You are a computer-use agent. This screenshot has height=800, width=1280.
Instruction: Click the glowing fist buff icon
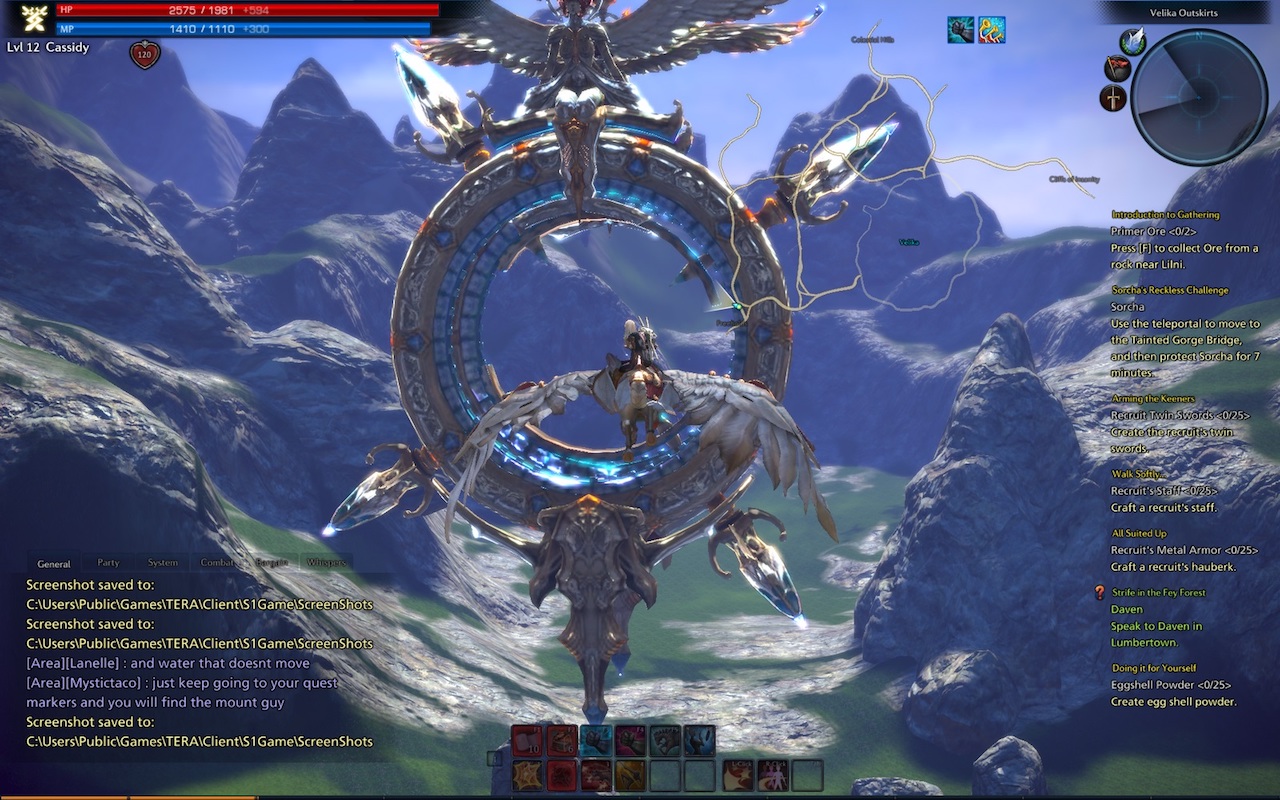(961, 30)
